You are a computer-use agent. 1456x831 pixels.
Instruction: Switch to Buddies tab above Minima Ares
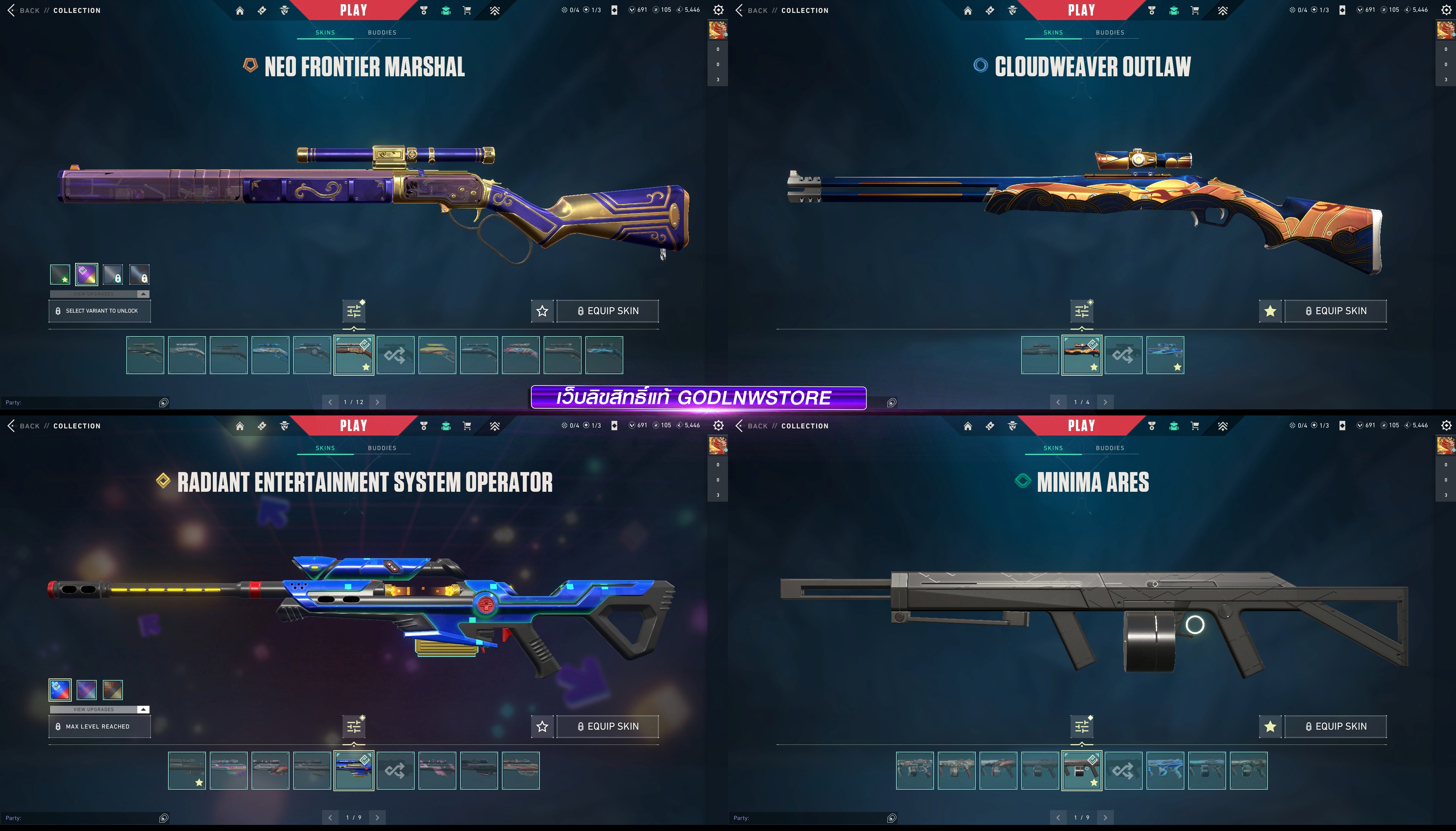point(1110,448)
